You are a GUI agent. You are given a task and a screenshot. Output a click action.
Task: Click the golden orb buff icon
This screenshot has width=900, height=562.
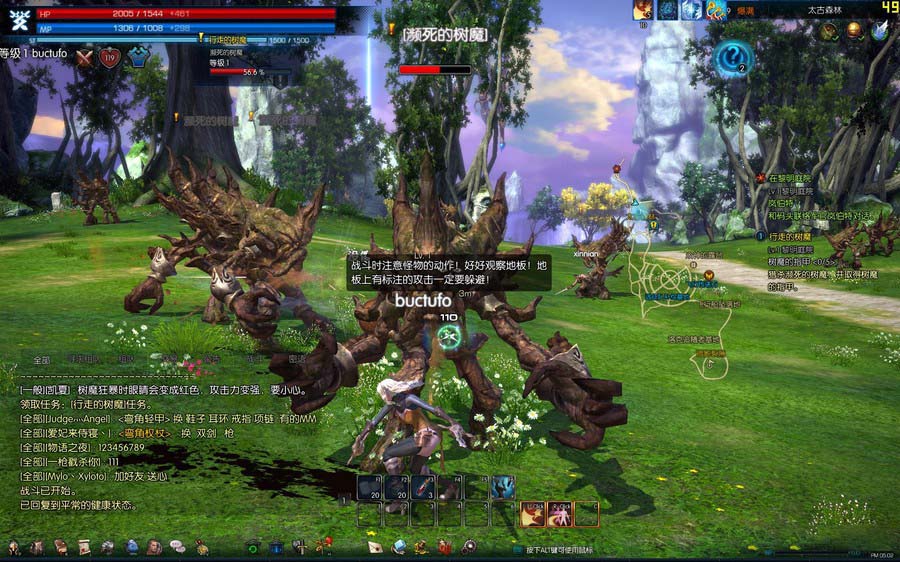tap(854, 31)
